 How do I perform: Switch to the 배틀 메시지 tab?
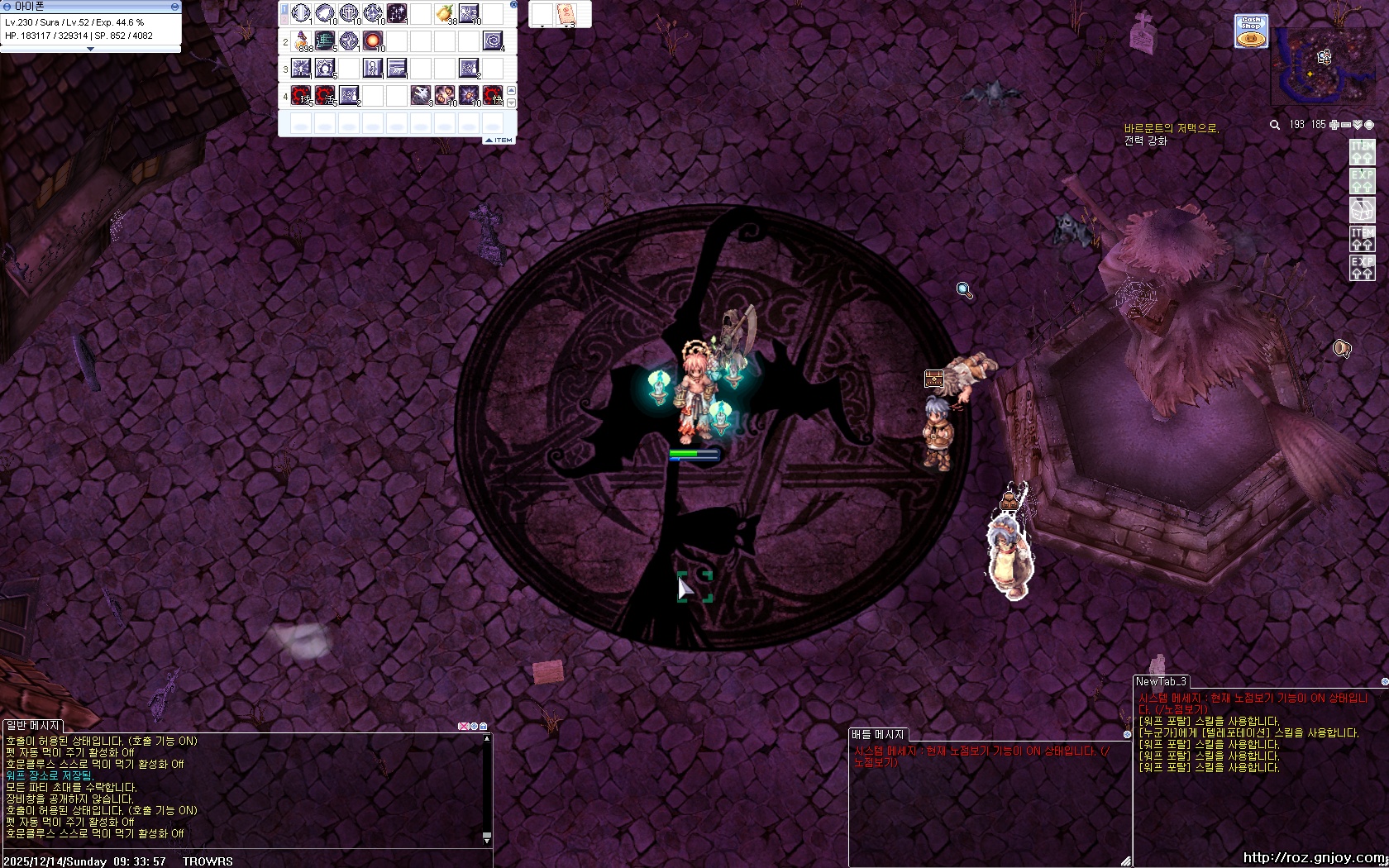tap(877, 734)
